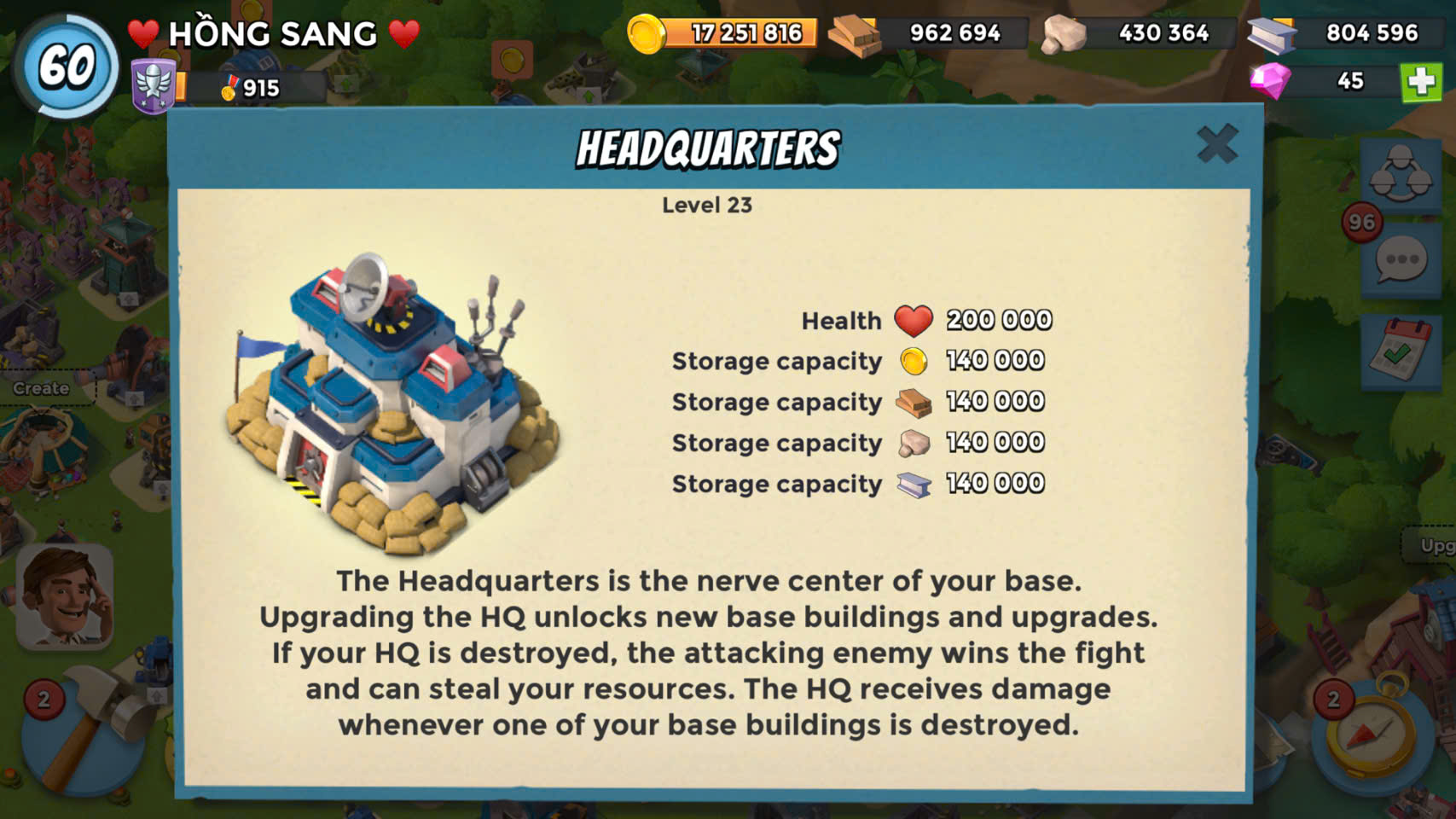Open the daily calendar checklist
This screenshot has width=1456, height=819.
(x=1400, y=351)
